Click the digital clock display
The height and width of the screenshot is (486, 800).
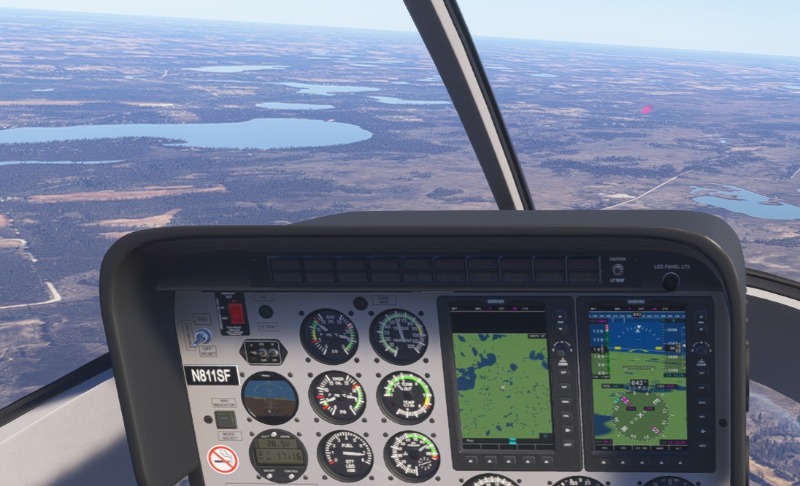point(279,455)
